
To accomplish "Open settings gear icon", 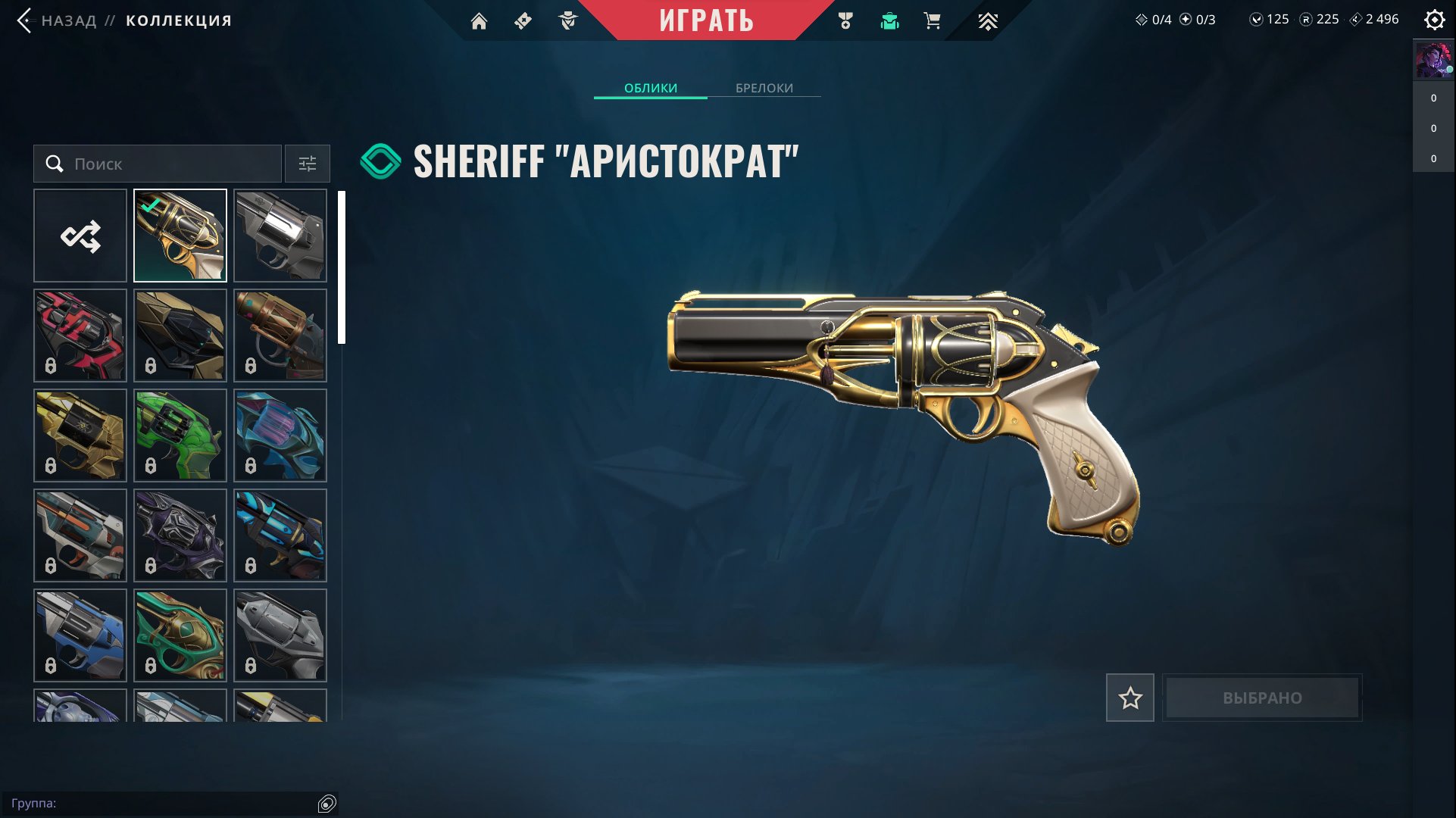I will (1434, 20).
